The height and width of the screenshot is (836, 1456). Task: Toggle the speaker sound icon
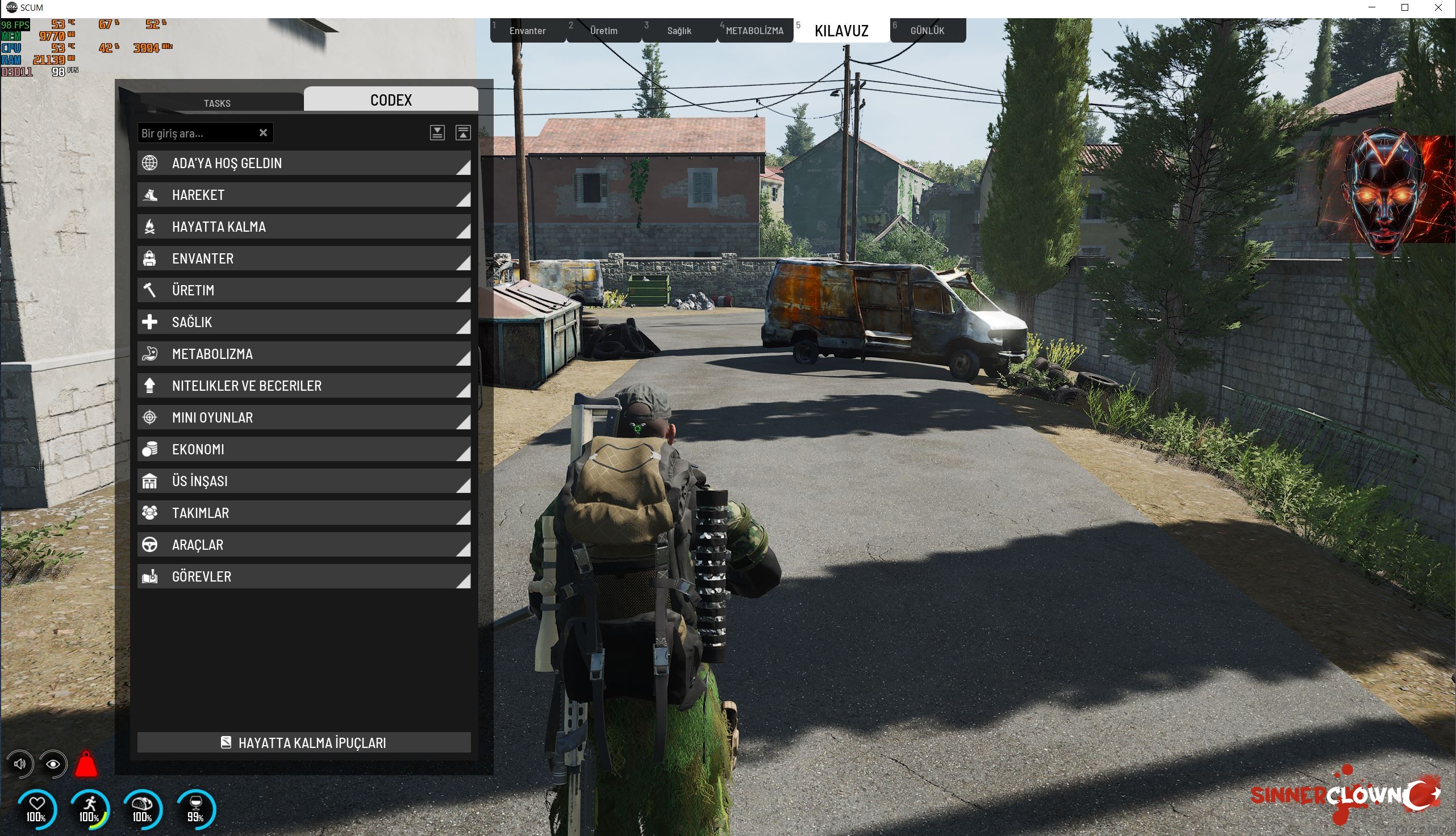[20, 764]
